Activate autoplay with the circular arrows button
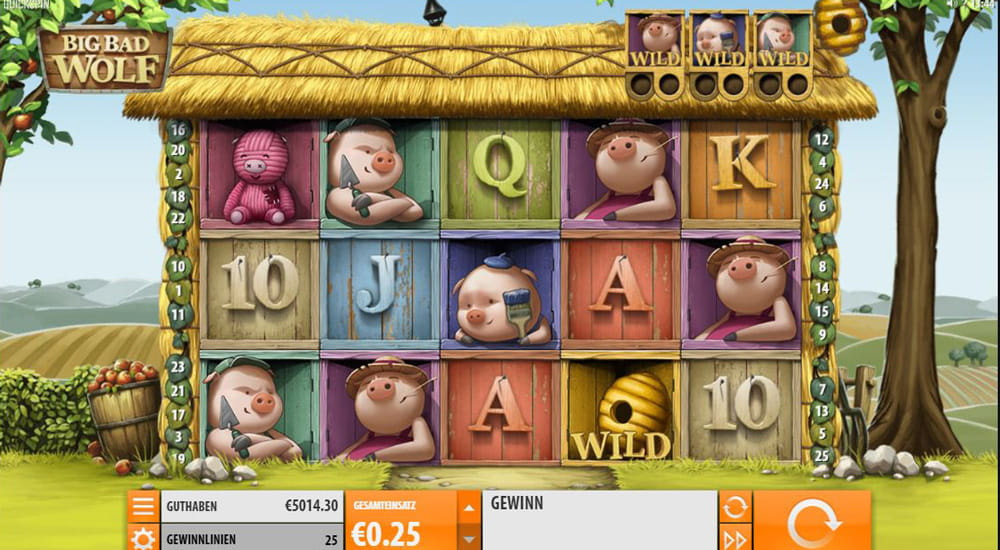The image size is (1000, 550). [x=735, y=507]
